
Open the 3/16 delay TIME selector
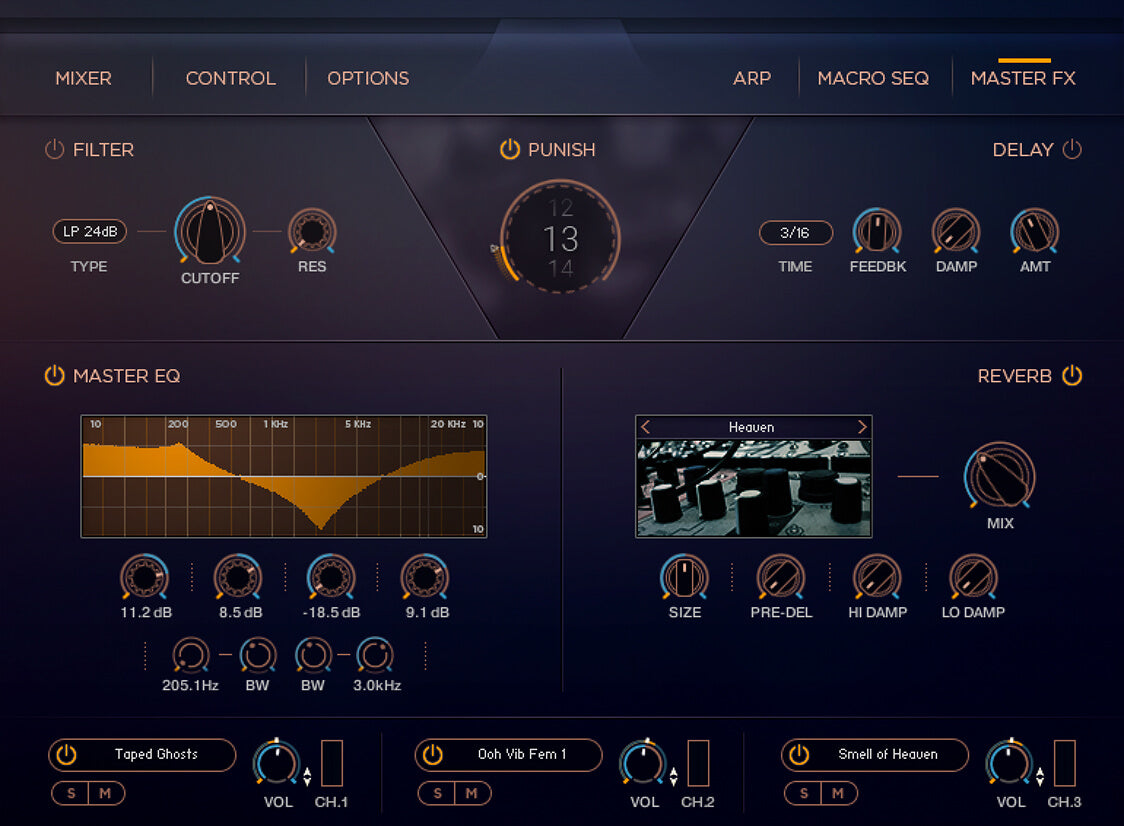click(795, 232)
